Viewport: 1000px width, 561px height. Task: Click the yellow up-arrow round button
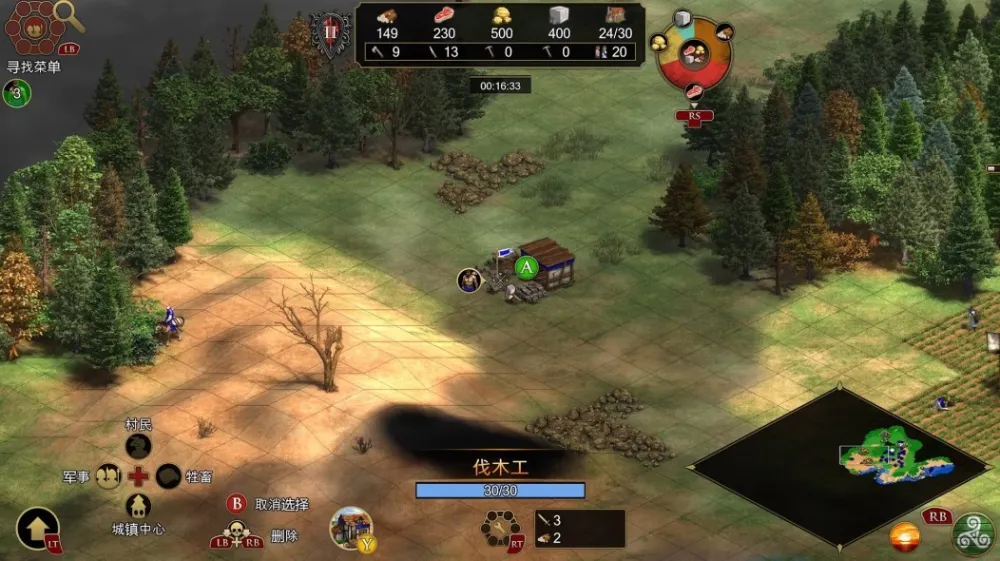37,527
